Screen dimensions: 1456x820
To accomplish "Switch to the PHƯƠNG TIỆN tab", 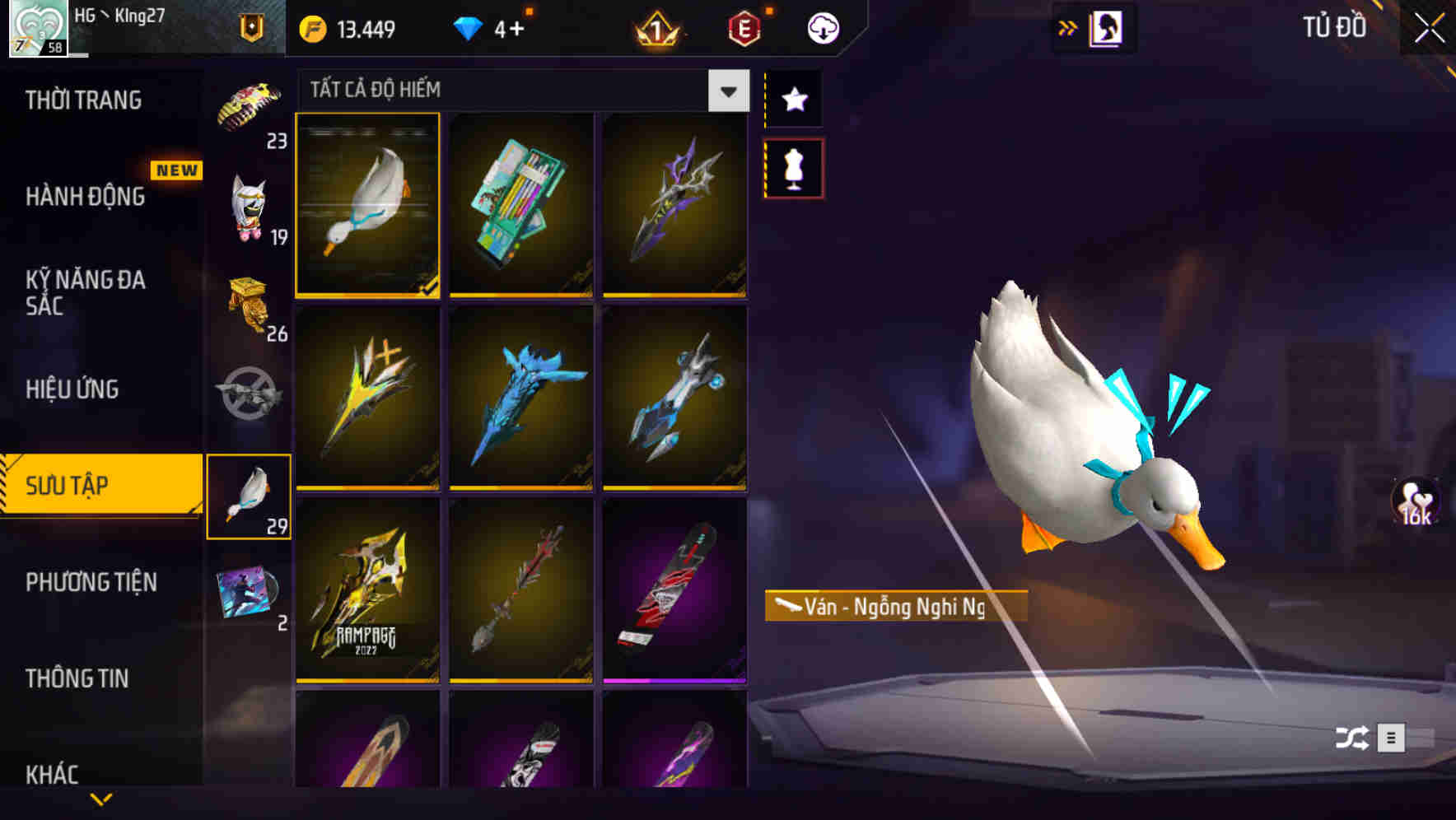I will [x=91, y=581].
